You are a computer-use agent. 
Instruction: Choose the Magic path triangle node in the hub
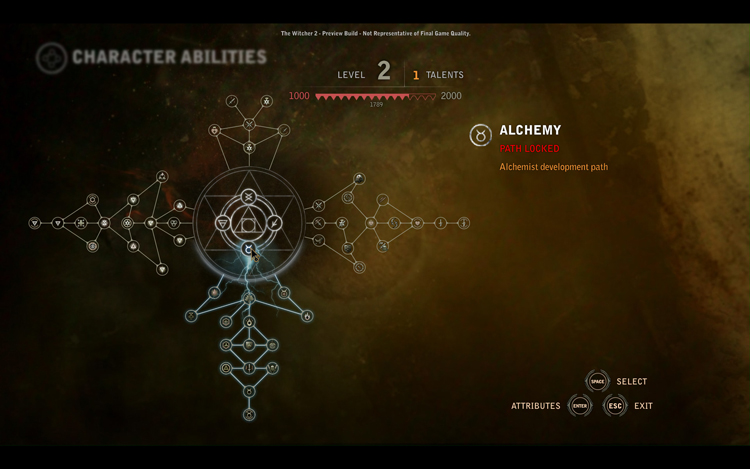click(223, 223)
